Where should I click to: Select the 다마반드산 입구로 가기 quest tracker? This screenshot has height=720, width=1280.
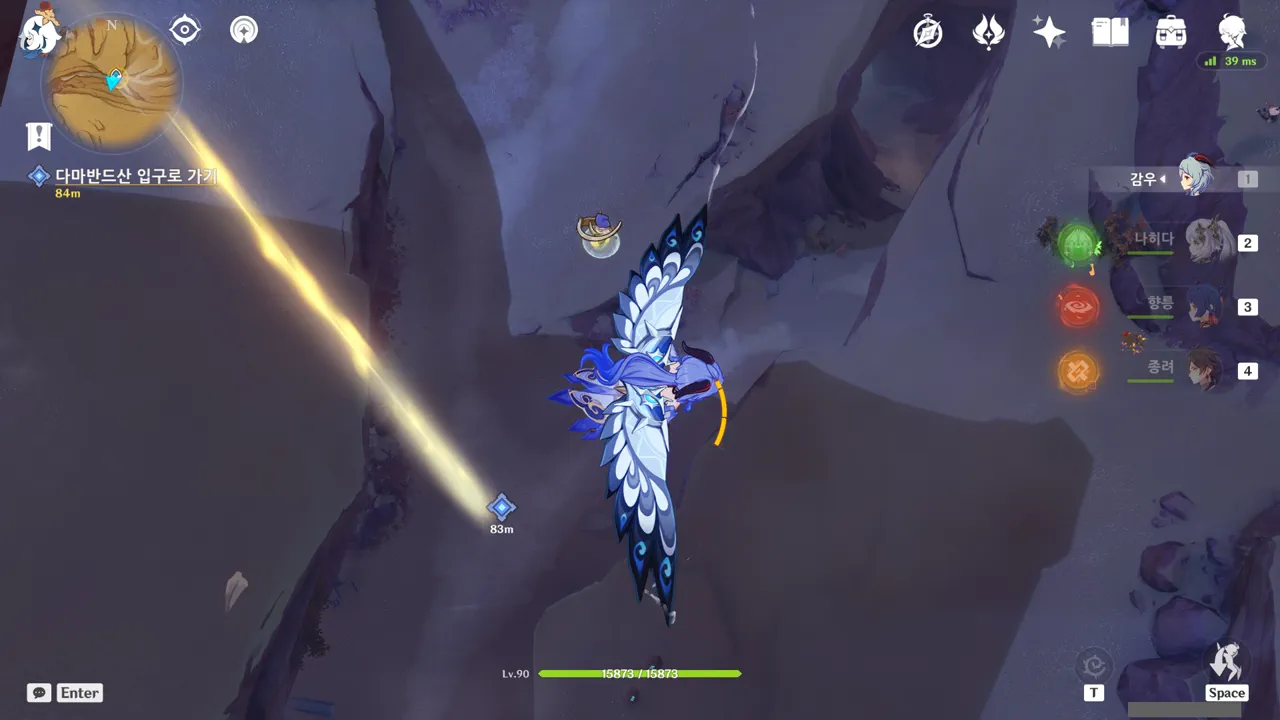(135, 177)
